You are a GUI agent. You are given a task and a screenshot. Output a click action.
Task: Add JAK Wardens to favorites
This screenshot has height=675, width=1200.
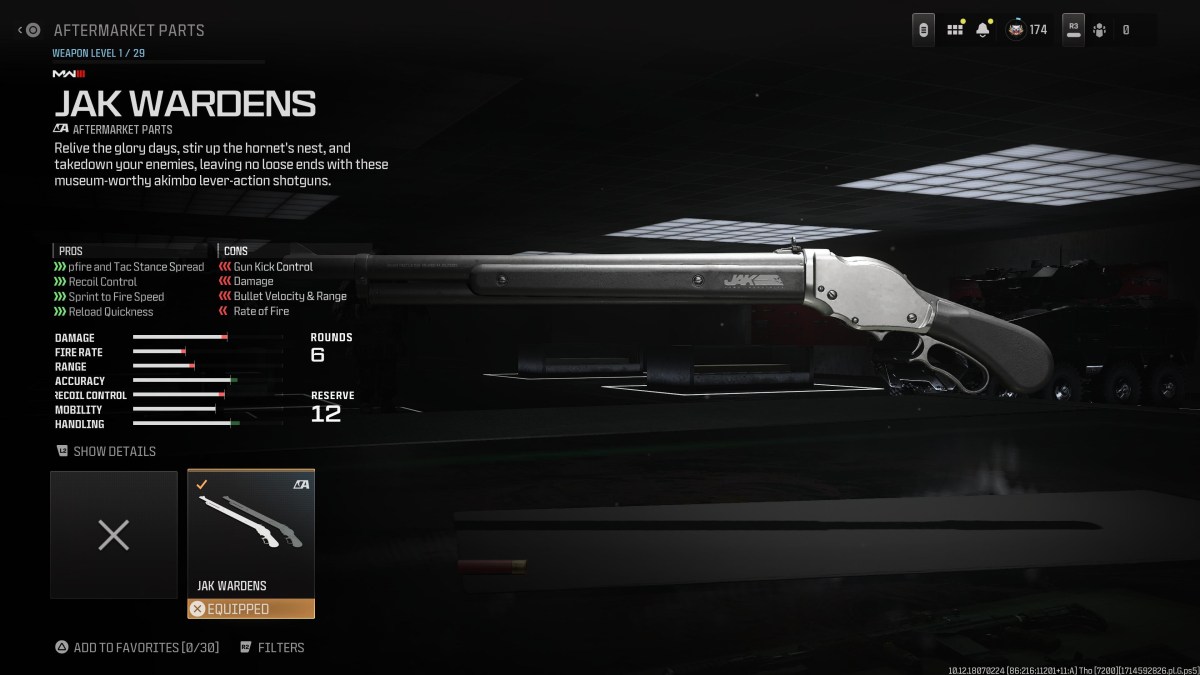[x=138, y=647]
